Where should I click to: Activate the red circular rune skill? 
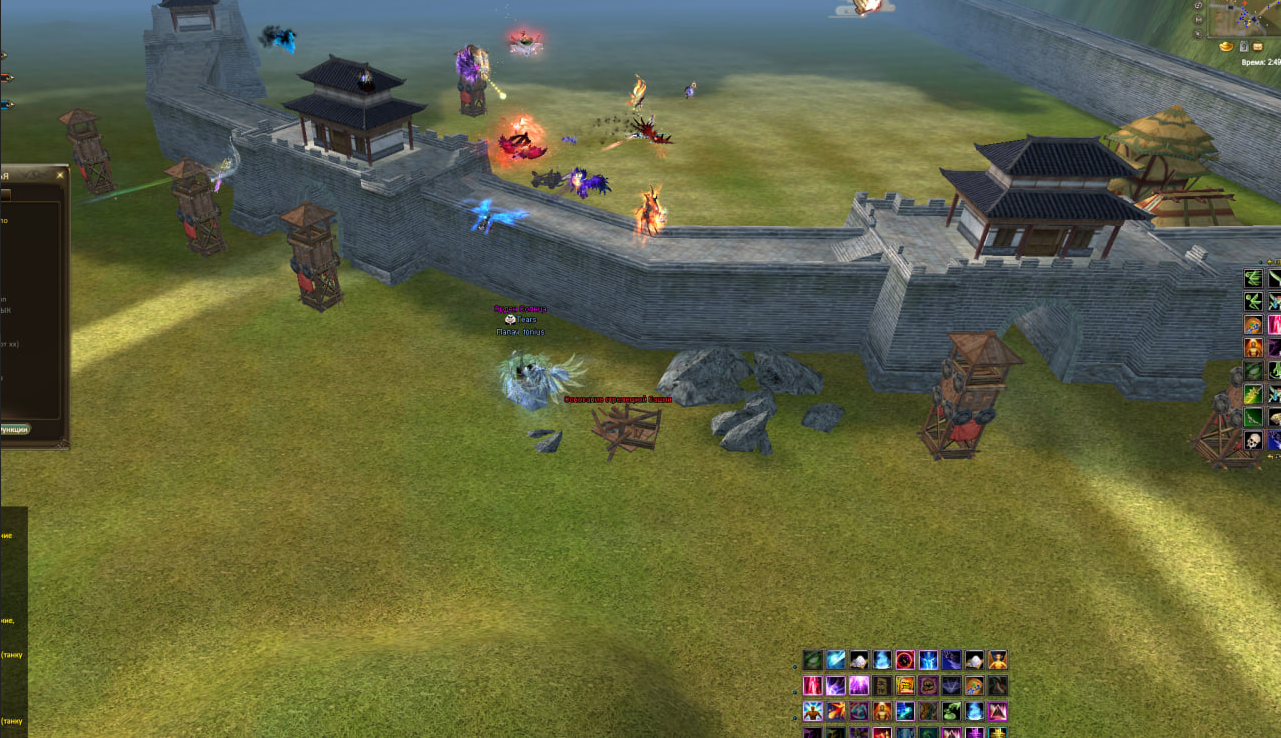coord(905,660)
